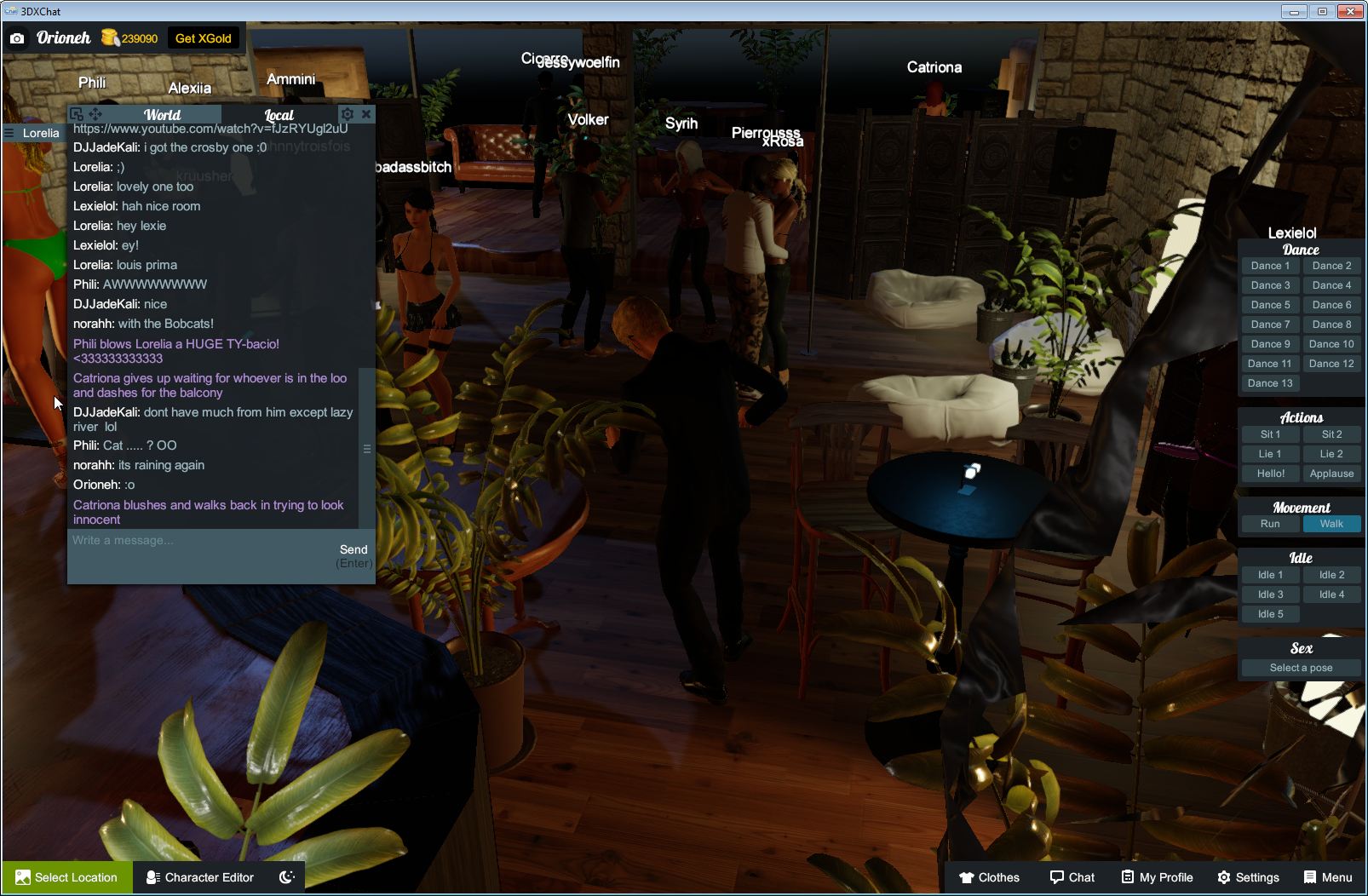1368x896 pixels.
Task: Open Chat from the bottom bar
Action: [1072, 877]
